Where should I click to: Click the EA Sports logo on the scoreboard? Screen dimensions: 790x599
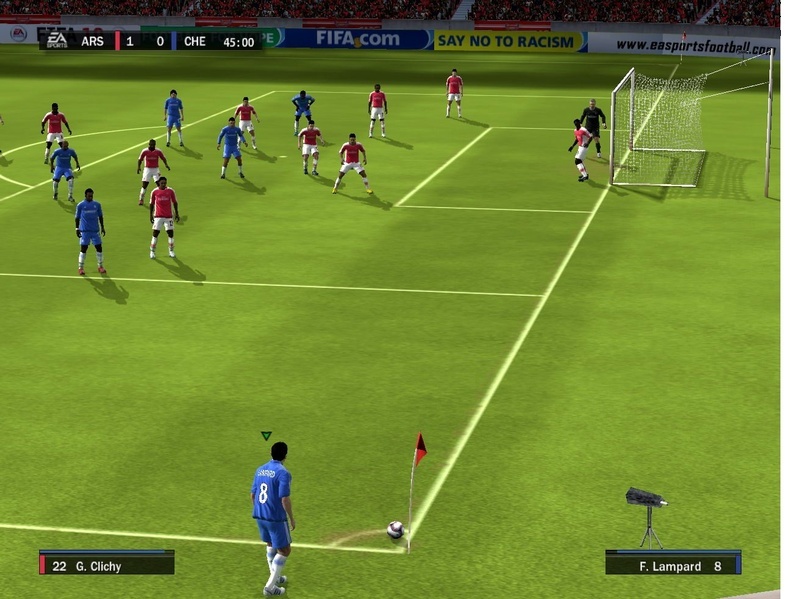(56, 41)
